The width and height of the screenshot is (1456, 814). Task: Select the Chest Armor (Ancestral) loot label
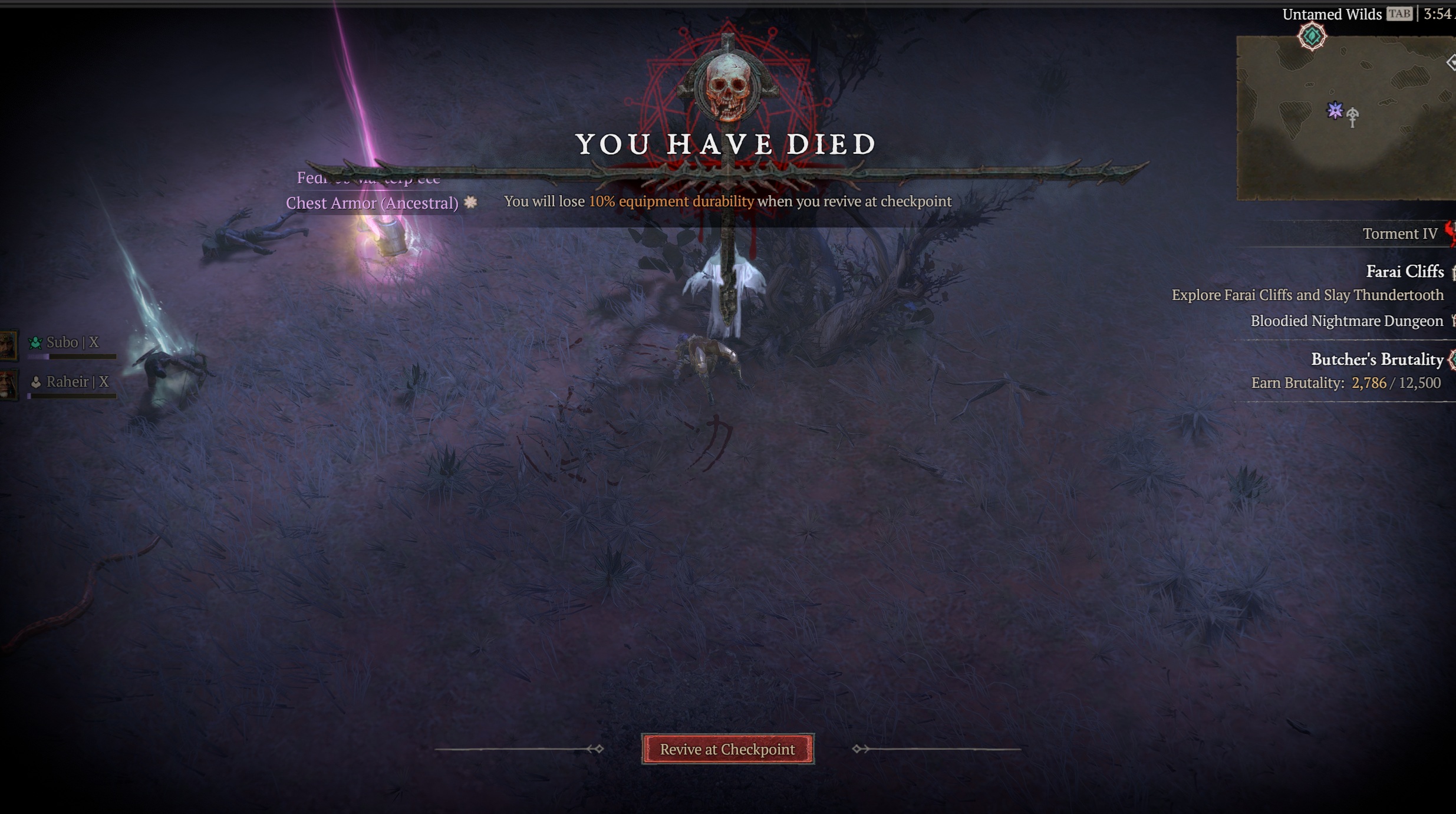[372, 203]
